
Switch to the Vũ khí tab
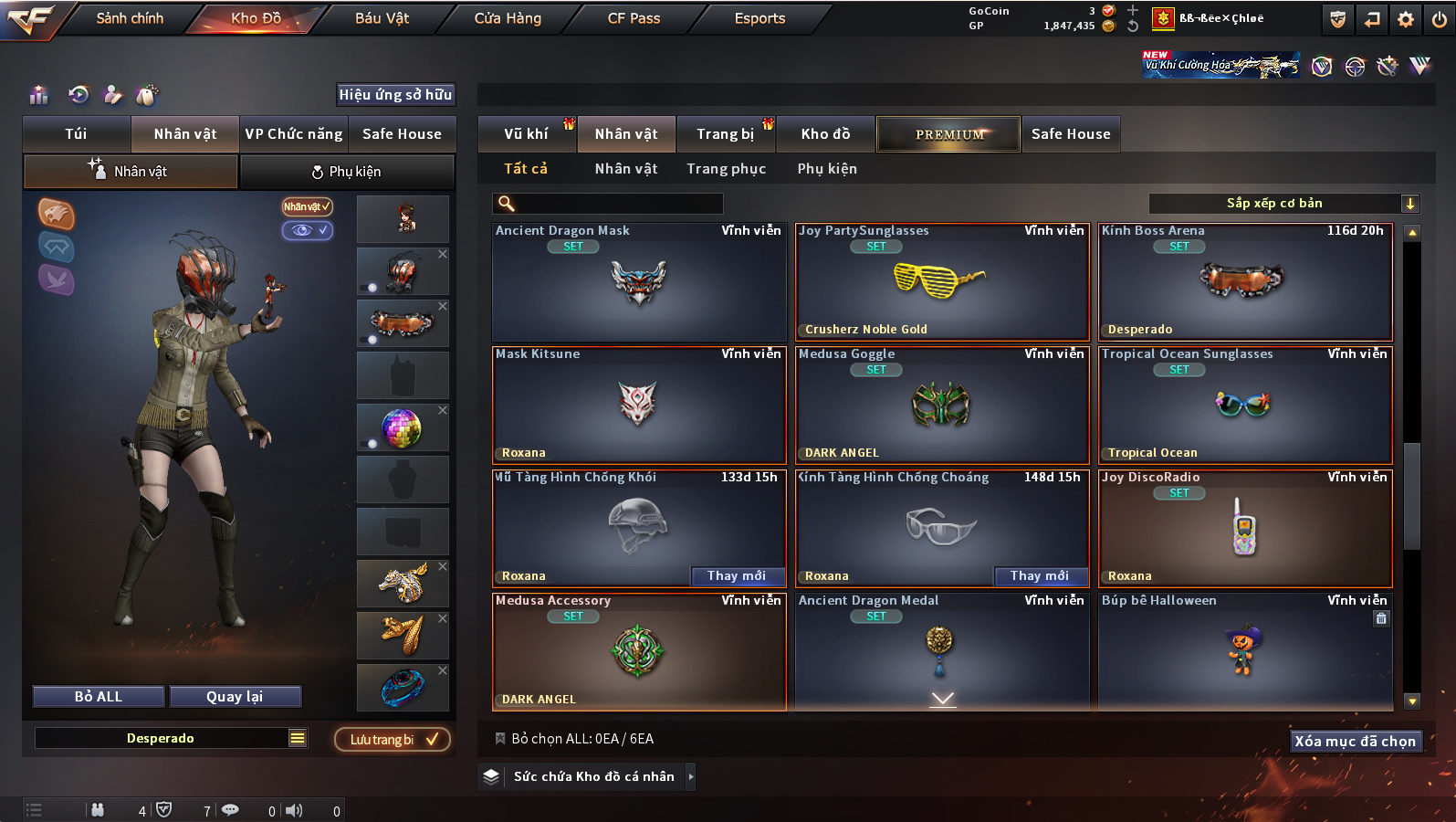[527, 134]
